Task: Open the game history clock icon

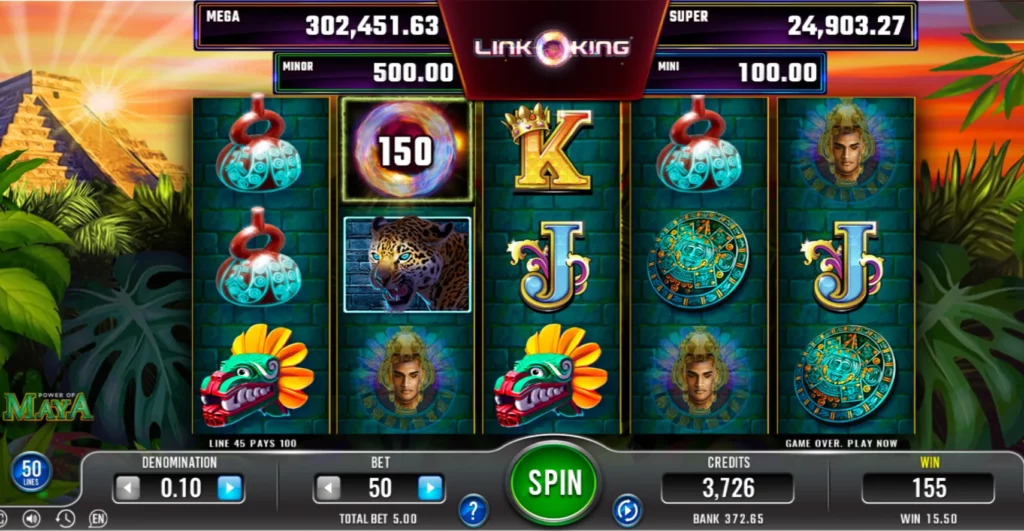Action: pos(65,519)
